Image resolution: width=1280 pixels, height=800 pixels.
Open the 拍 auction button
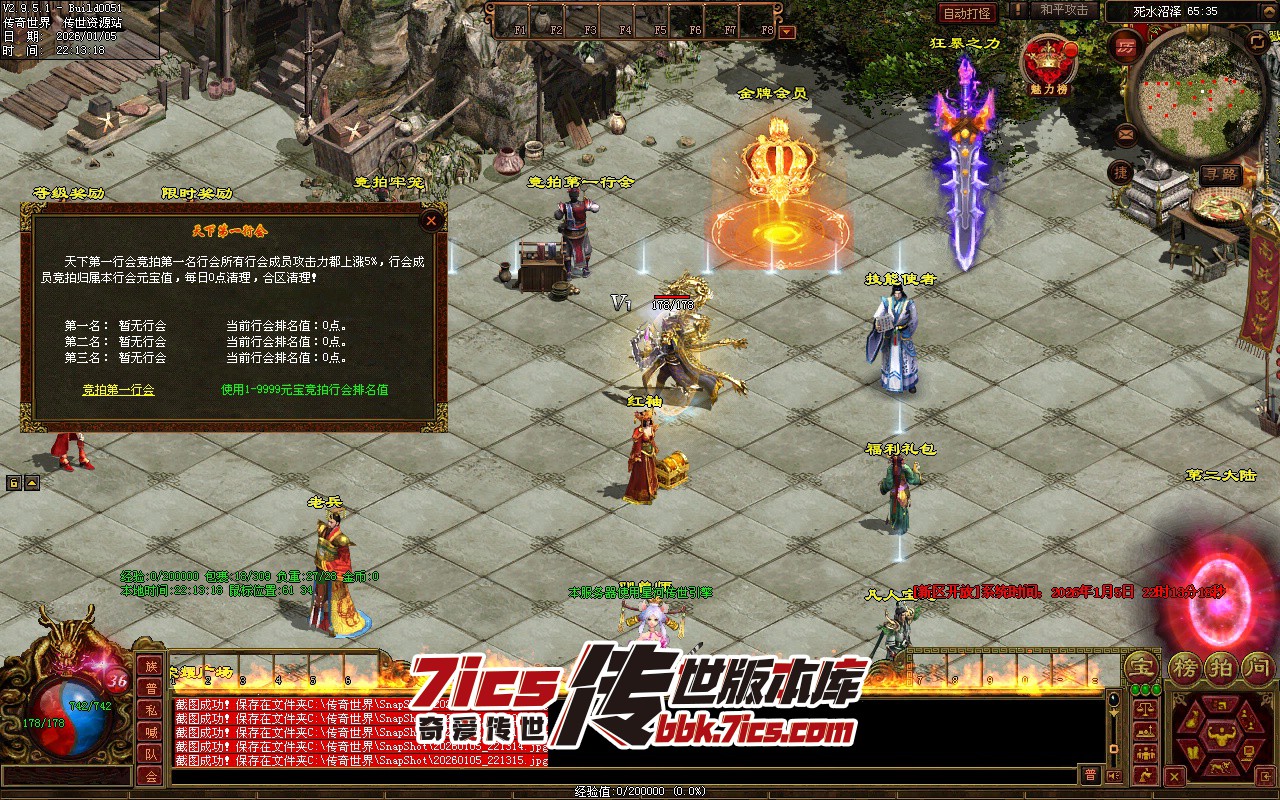(1222, 666)
